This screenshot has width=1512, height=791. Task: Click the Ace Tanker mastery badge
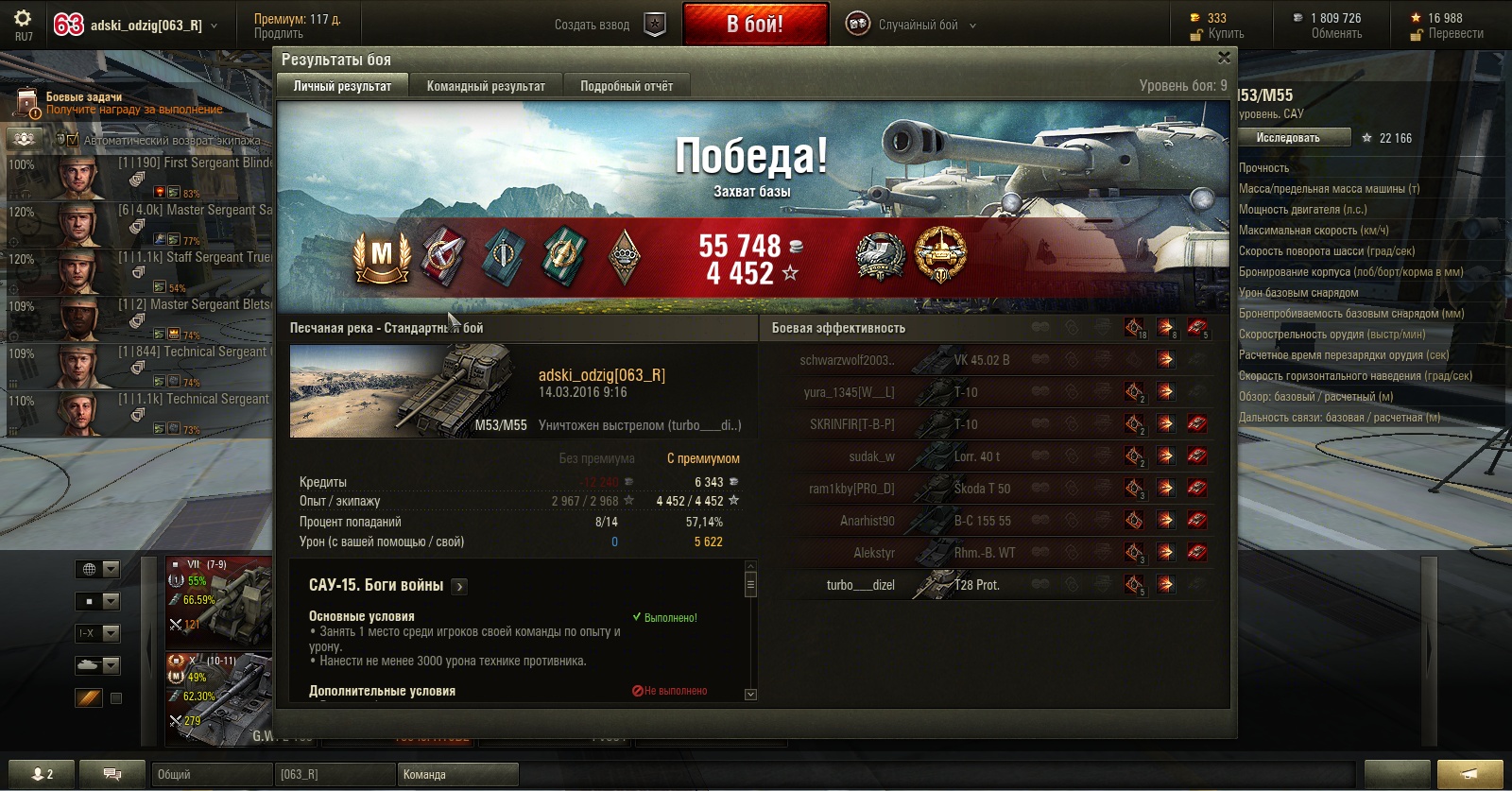click(x=381, y=256)
